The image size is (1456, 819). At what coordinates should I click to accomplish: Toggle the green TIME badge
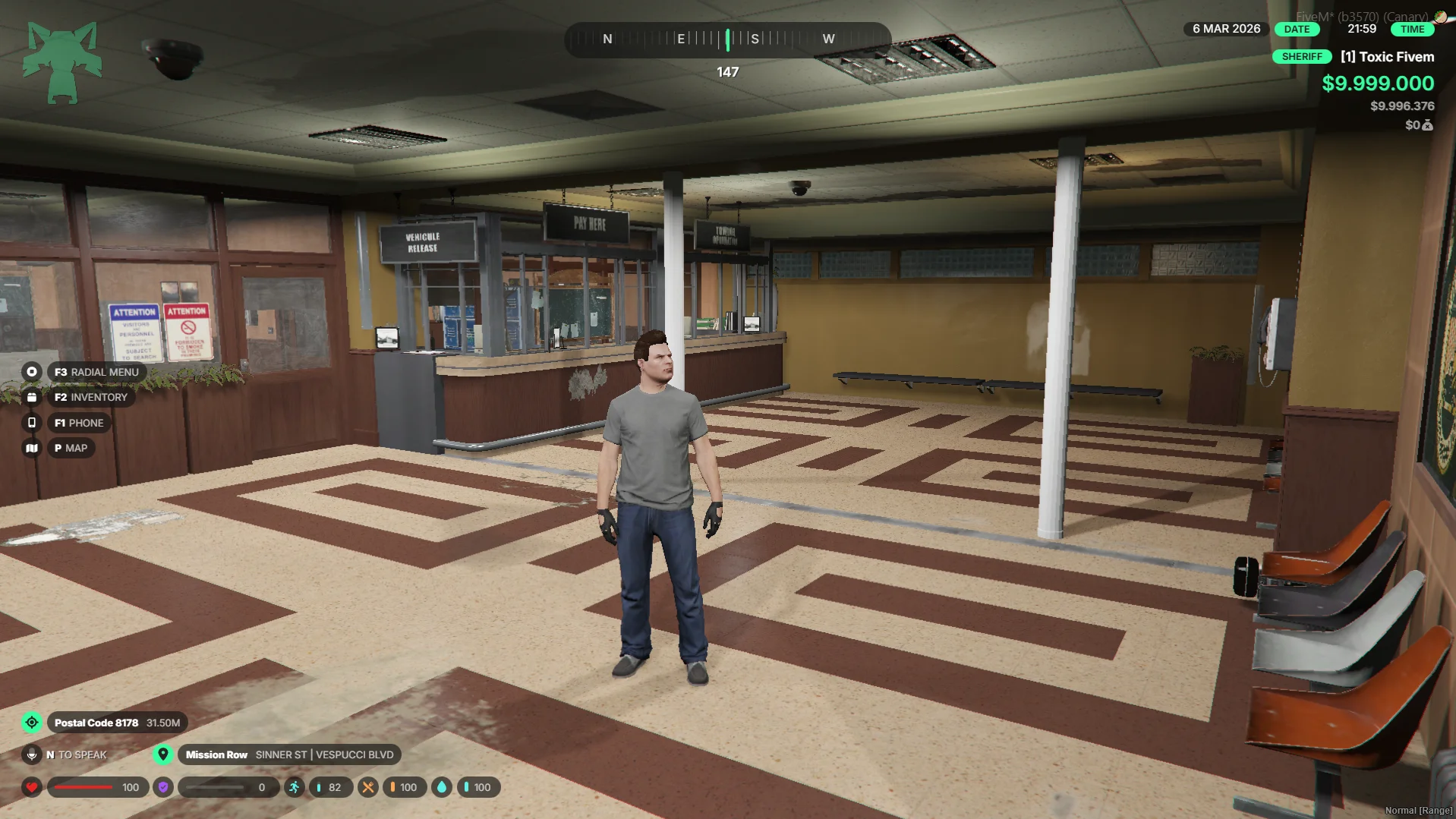click(1413, 29)
